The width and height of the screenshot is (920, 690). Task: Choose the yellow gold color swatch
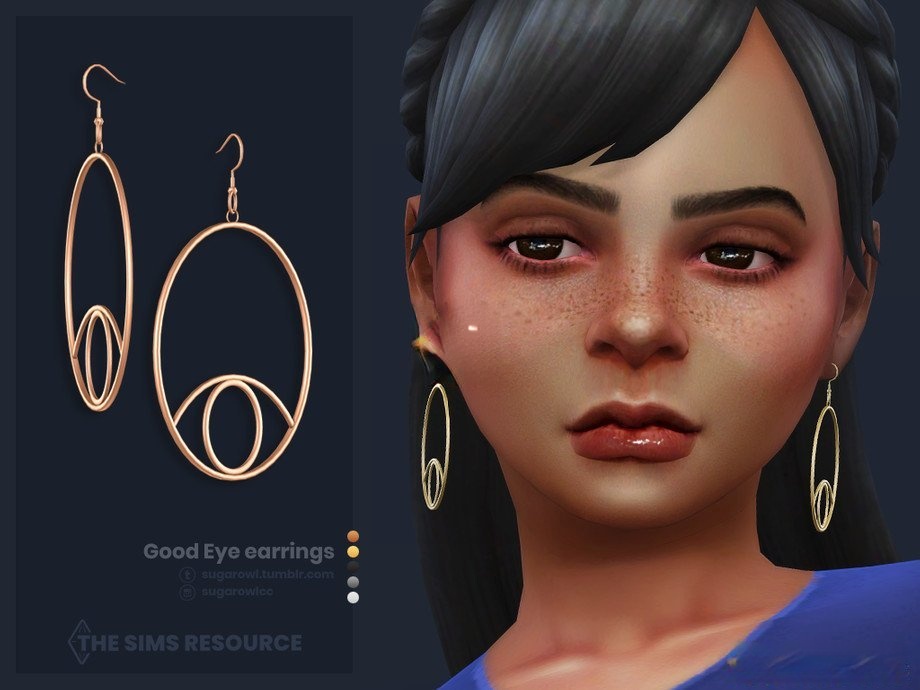(352, 550)
